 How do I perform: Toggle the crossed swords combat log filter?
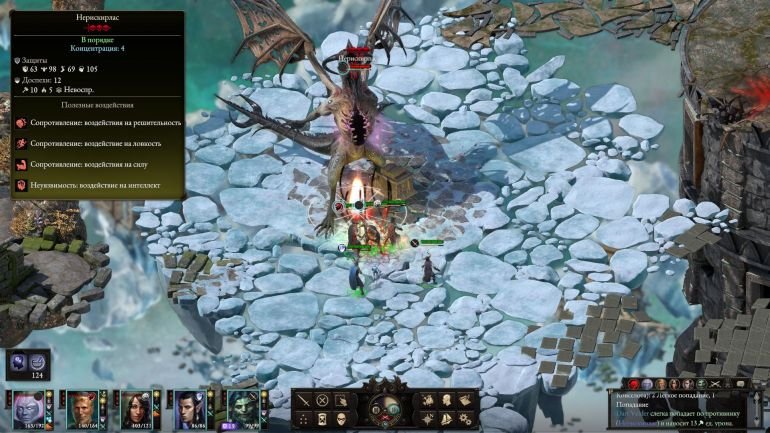(714, 384)
